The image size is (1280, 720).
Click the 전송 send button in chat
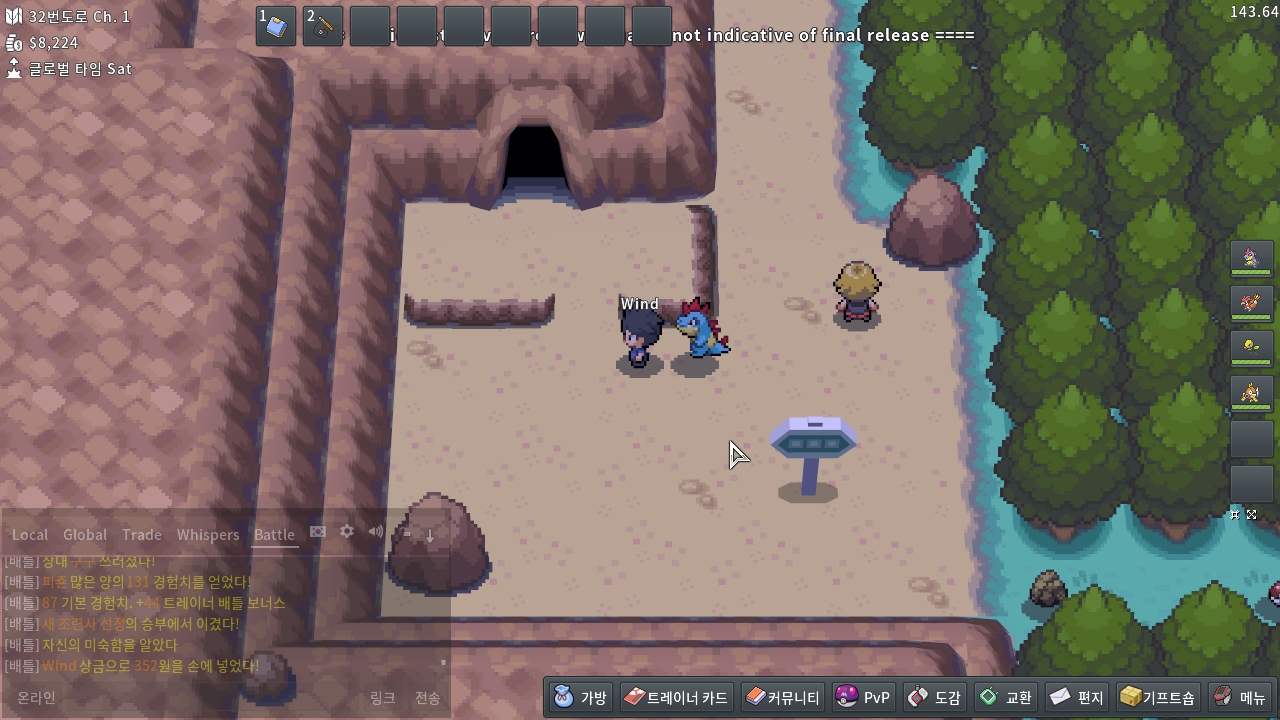pos(427,698)
